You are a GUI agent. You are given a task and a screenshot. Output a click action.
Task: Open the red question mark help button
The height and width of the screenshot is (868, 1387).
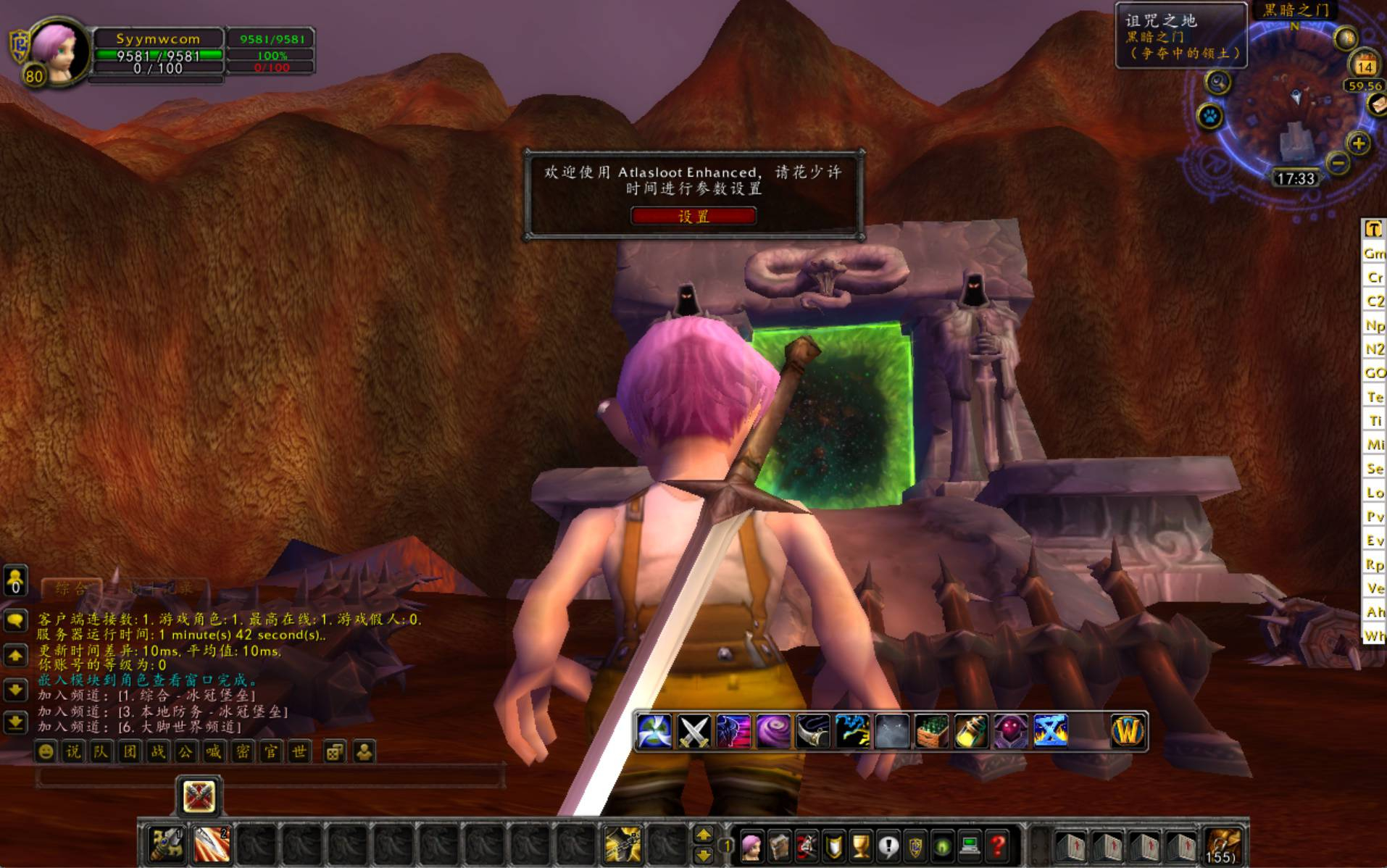tap(998, 846)
